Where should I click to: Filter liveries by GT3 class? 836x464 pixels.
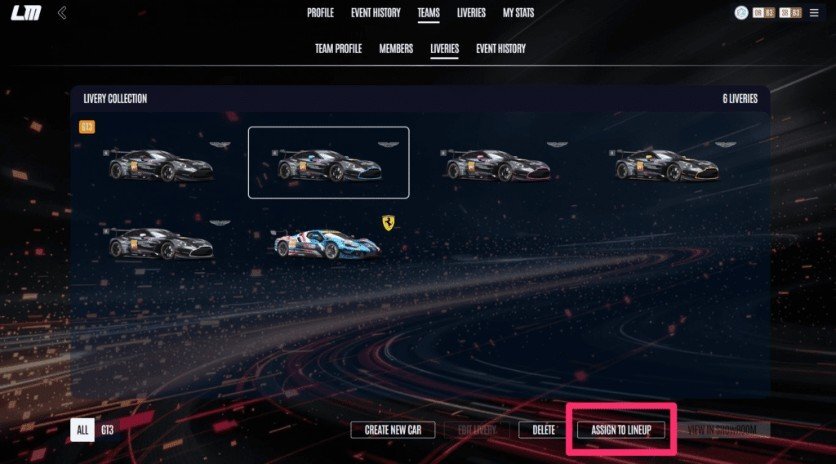[108, 430]
